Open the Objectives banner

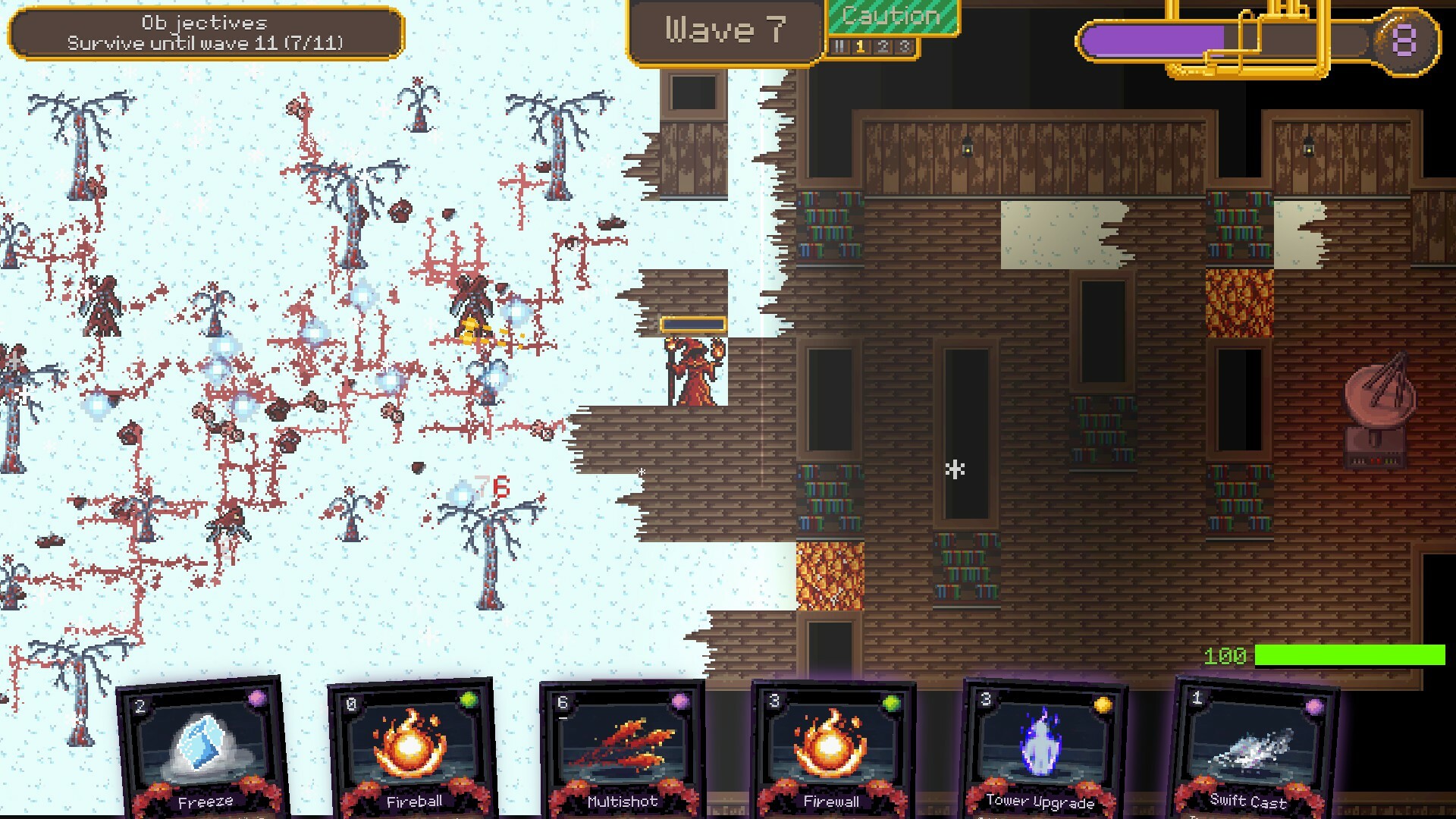point(206,32)
